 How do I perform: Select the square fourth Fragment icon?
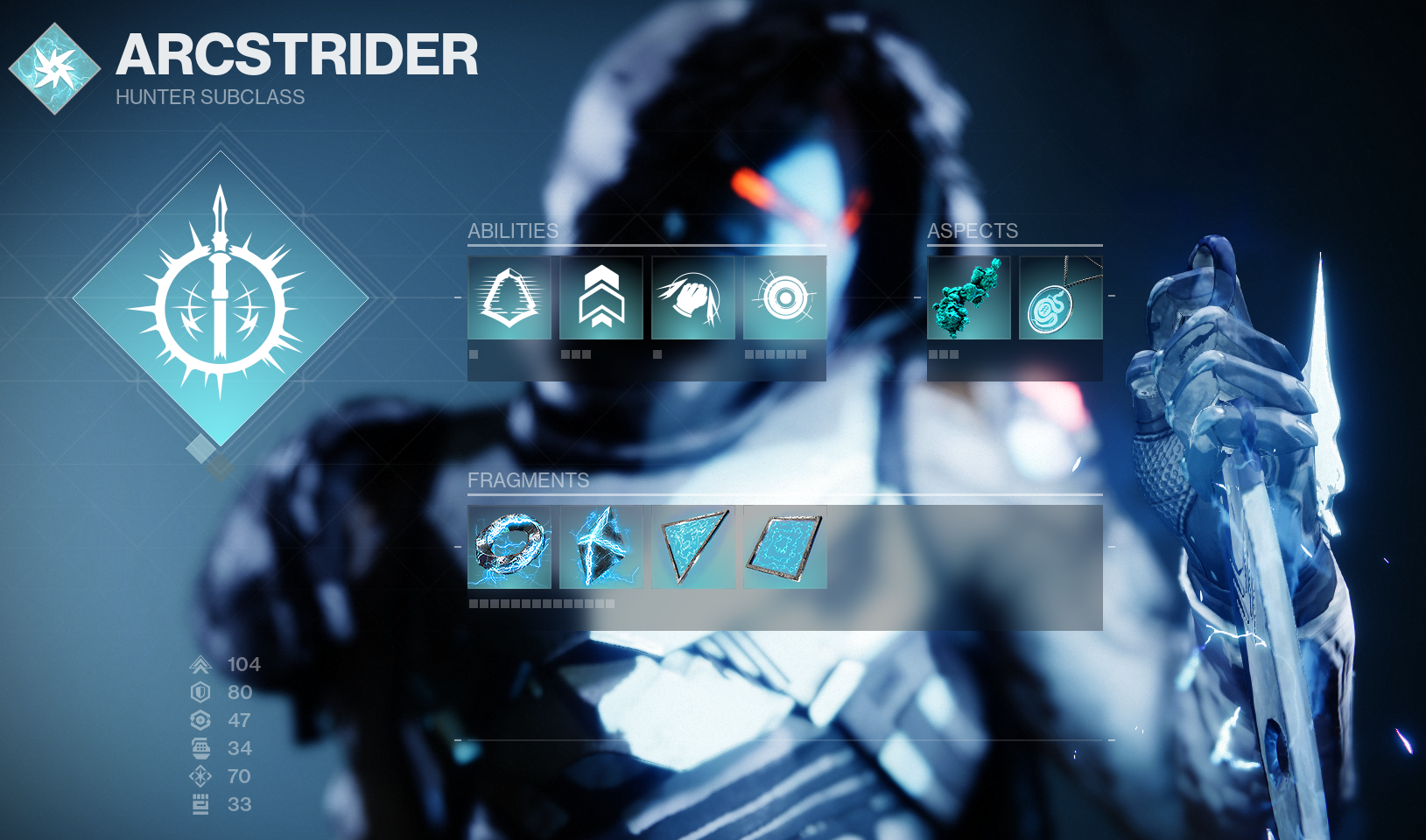pos(784,548)
